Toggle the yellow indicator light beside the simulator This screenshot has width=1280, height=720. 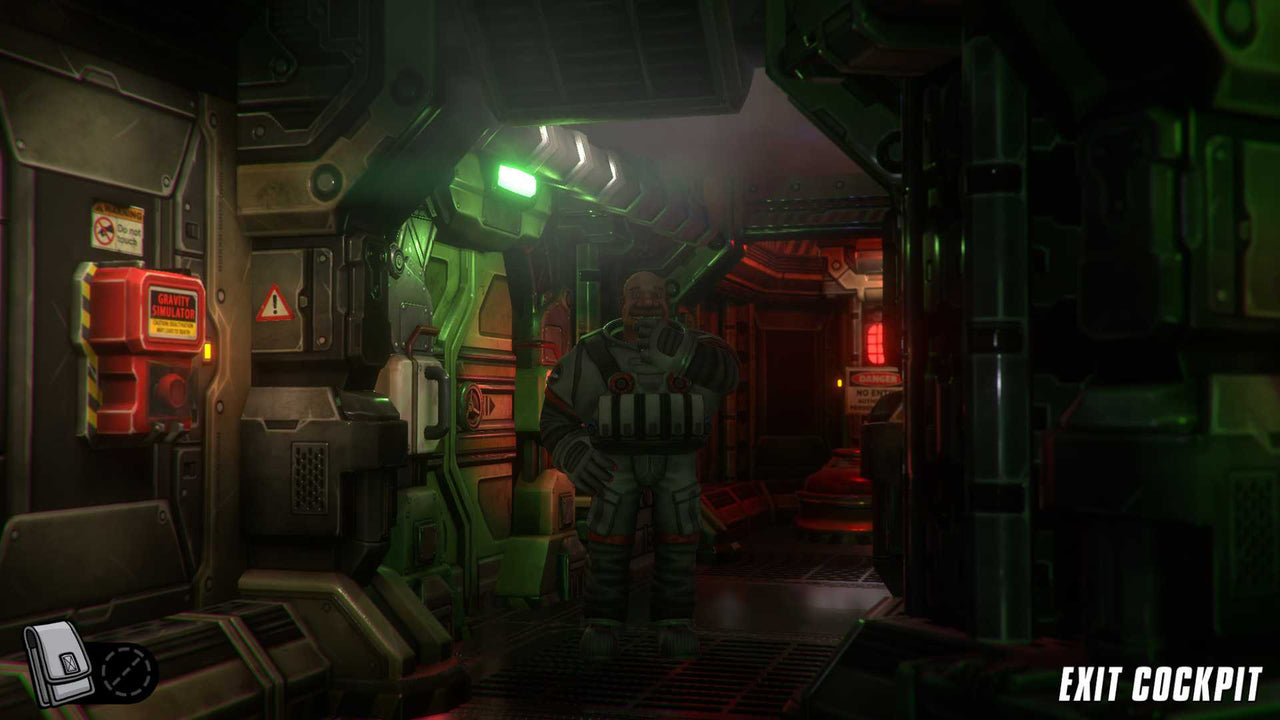coord(208,352)
